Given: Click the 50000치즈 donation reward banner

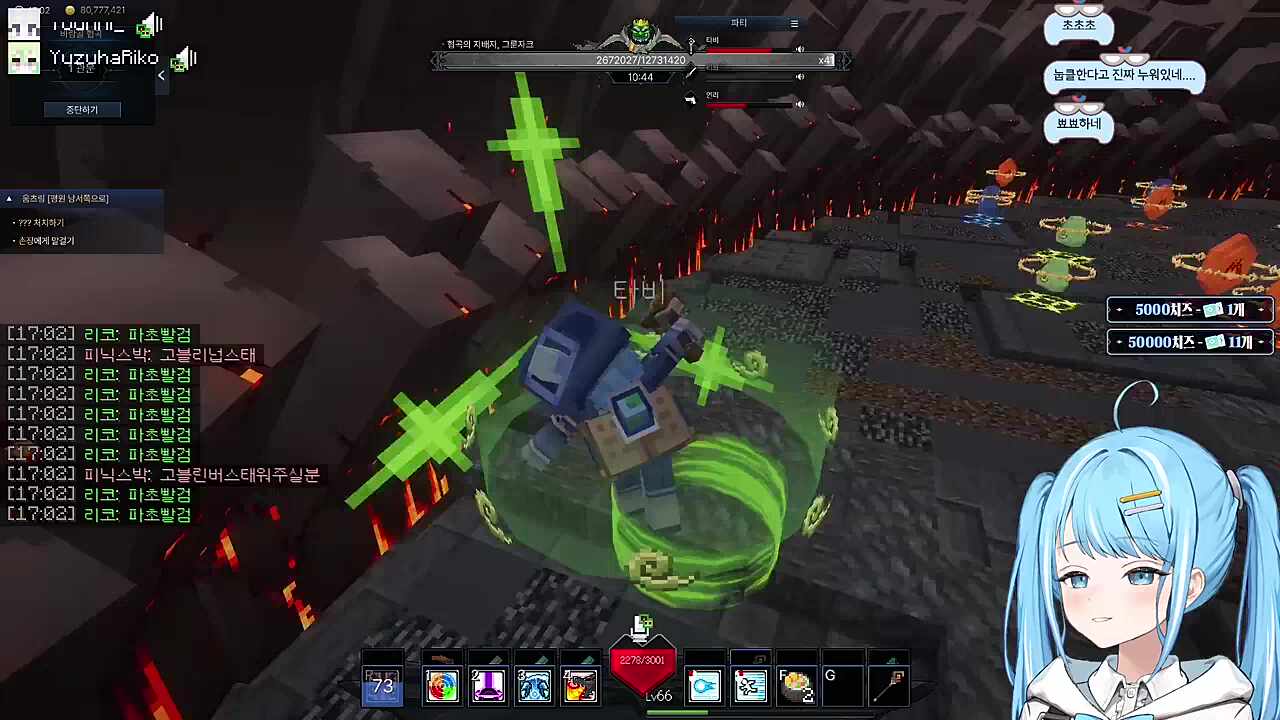Looking at the screenshot, I should coord(1190,342).
